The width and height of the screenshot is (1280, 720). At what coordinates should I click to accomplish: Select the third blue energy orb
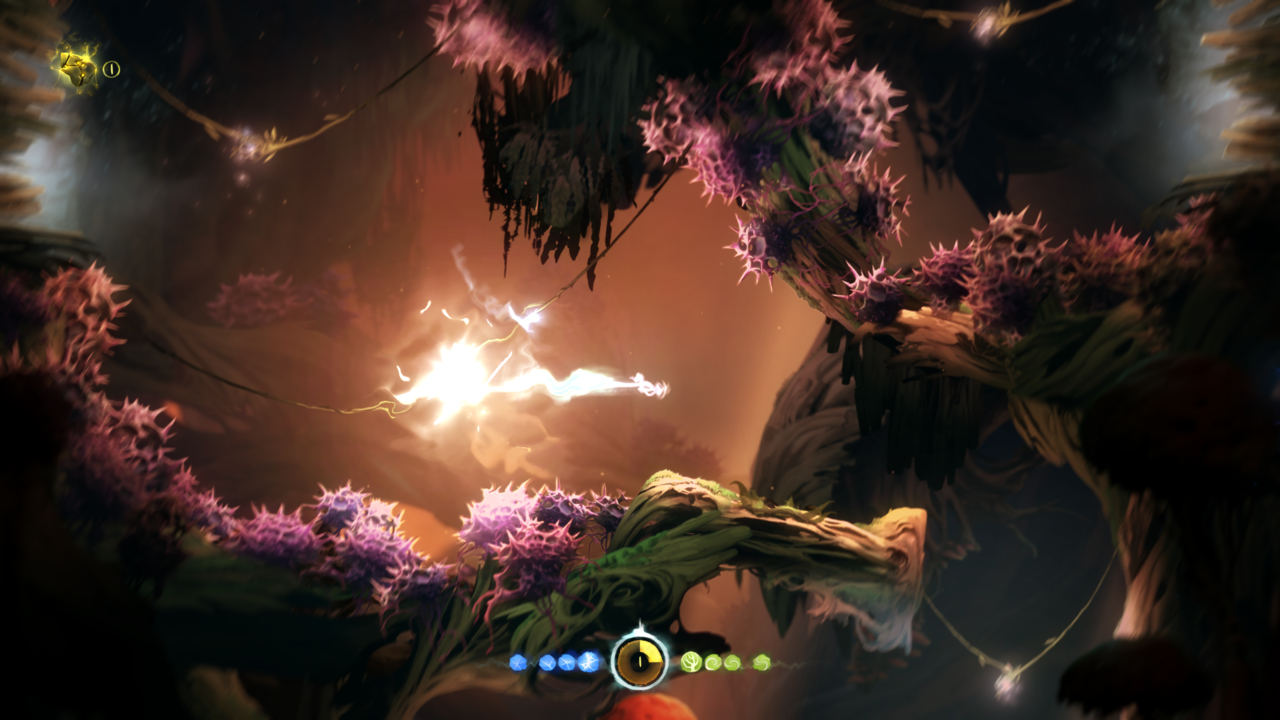pyautogui.click(x=567, y=661)
